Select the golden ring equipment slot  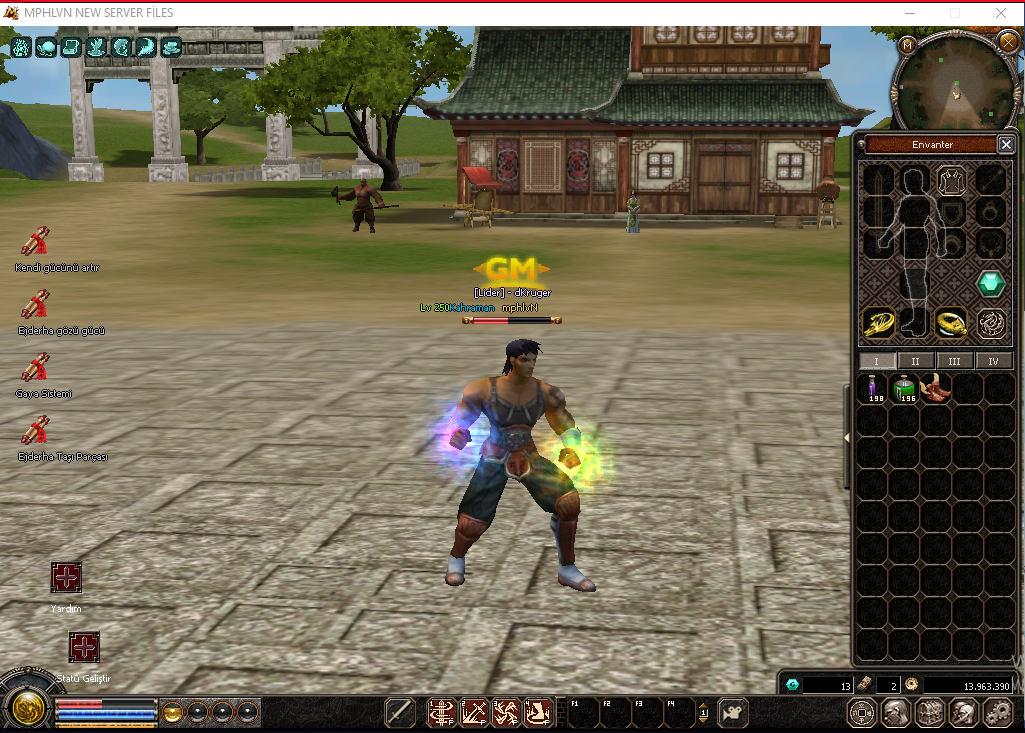click(x=950, y=323)
